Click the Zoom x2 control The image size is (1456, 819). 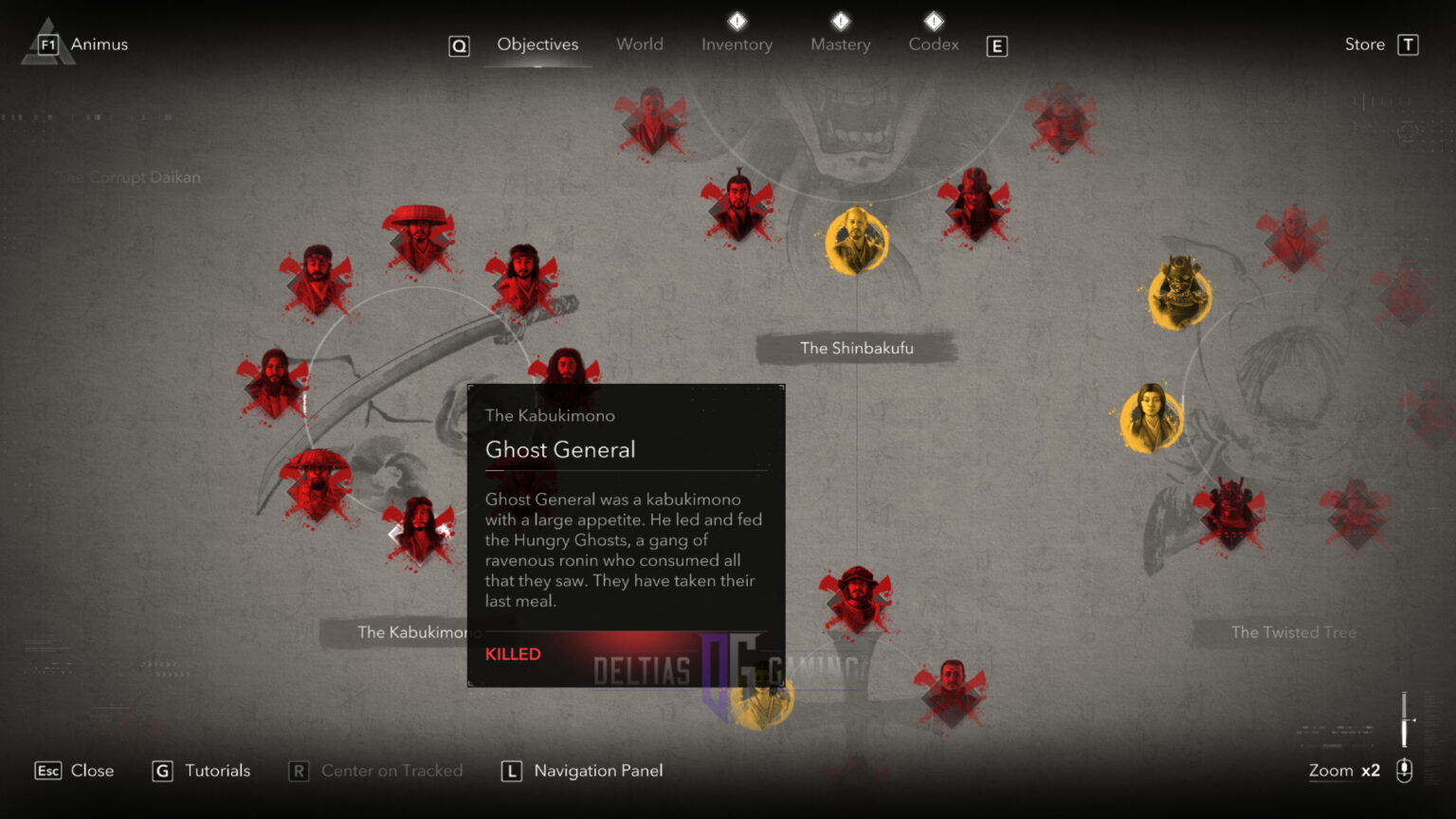pos(1343,771)
